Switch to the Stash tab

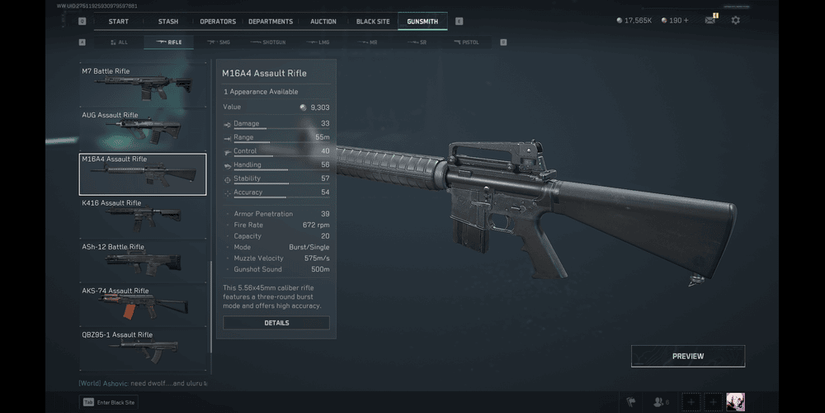(x=168, y=21)
